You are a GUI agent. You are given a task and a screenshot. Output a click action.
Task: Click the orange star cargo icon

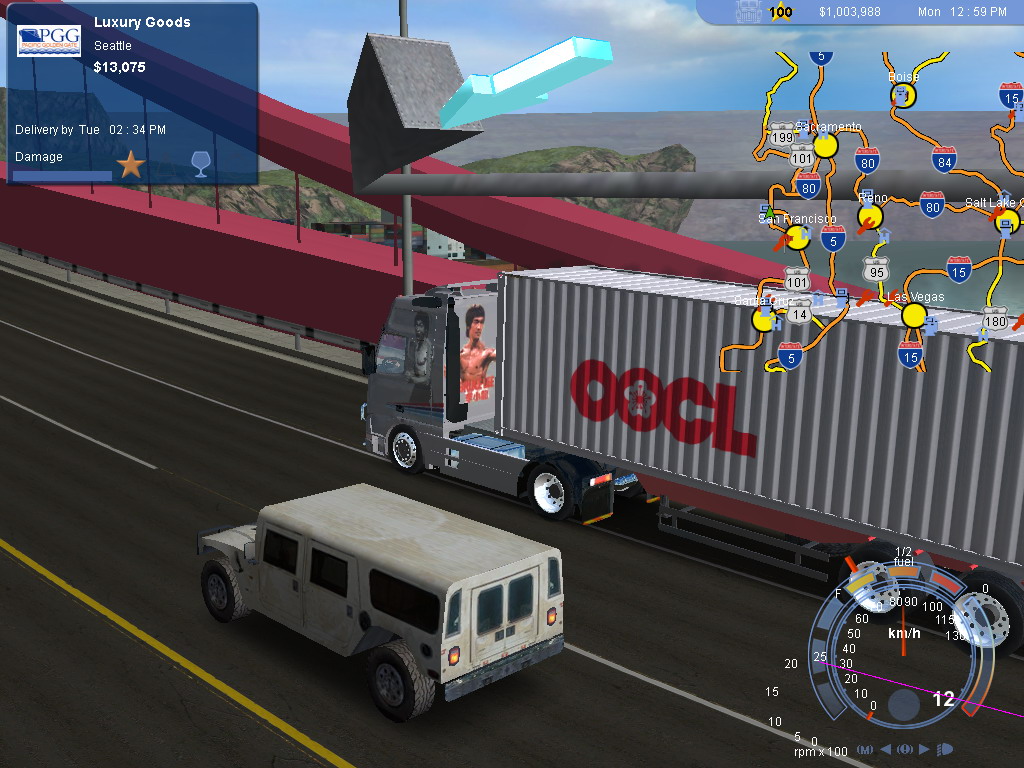pyautogui.click(x=131, y=165)
